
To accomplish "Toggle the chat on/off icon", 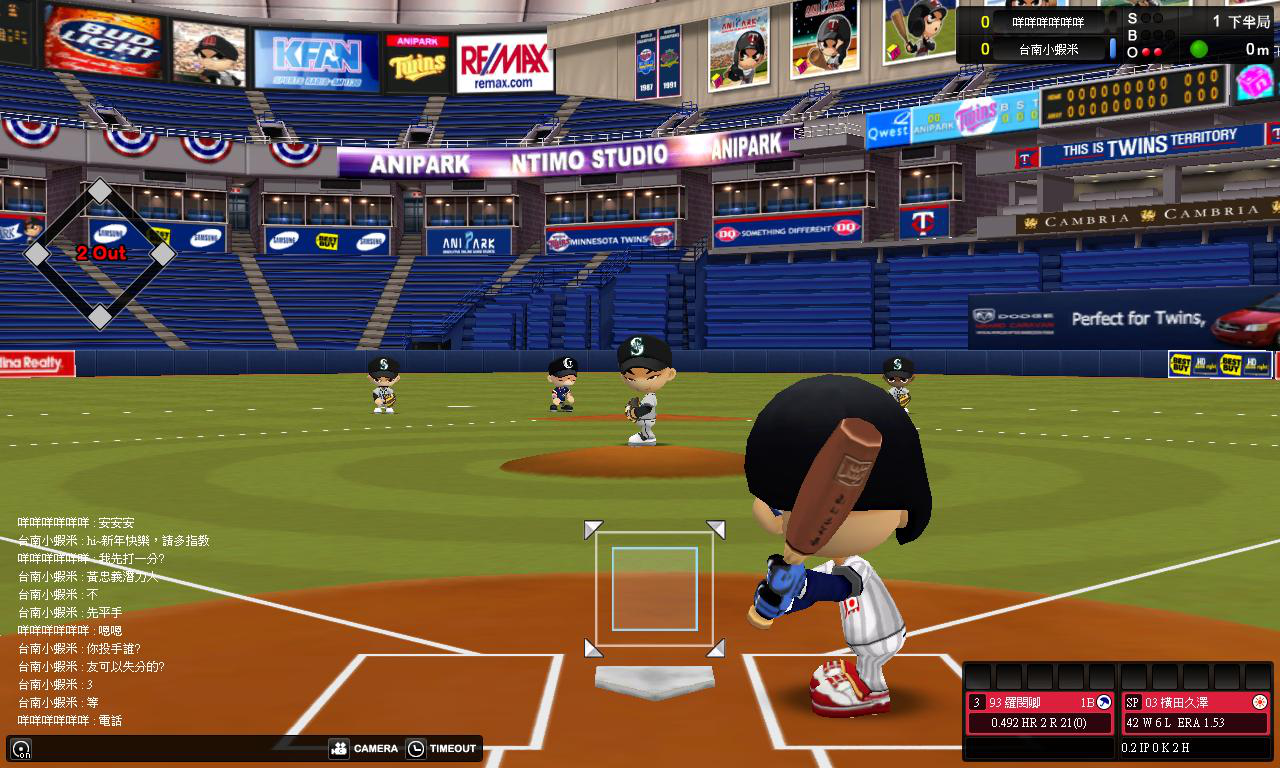I will point(21,748).
